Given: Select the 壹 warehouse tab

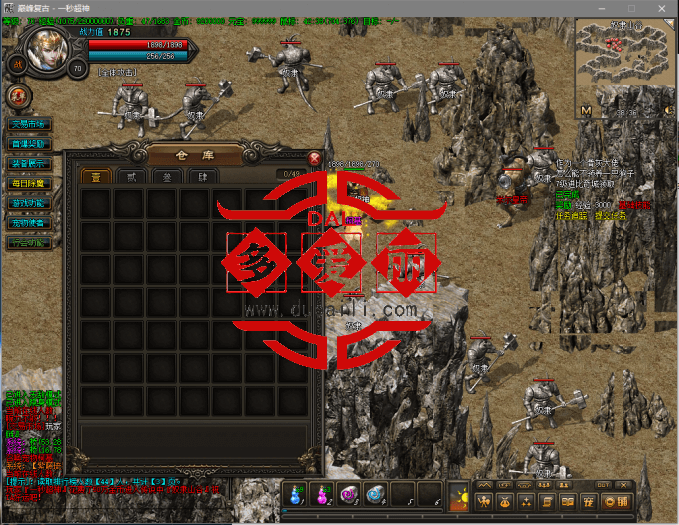Looking at the screenshot, I should 96,177.
